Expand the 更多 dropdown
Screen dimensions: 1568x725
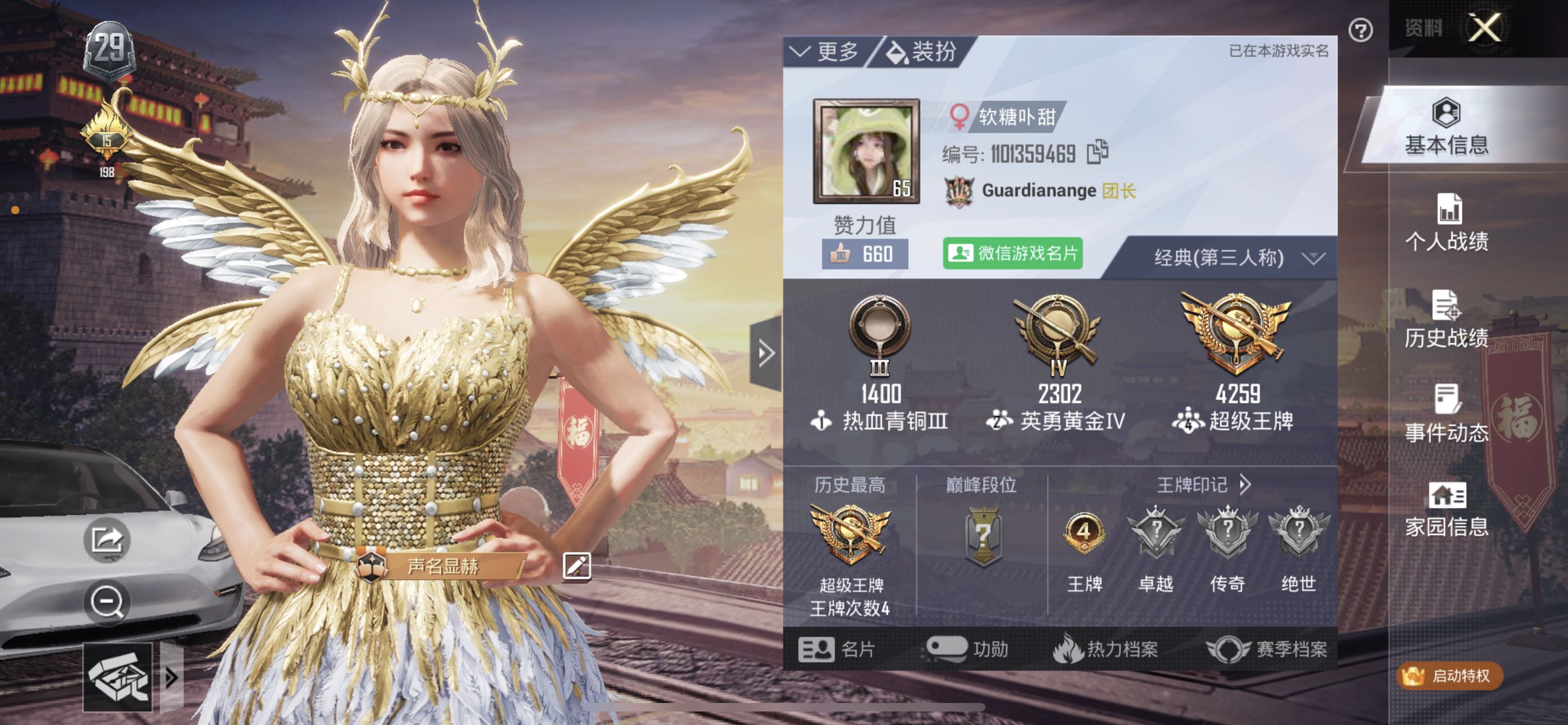[824, 53]
